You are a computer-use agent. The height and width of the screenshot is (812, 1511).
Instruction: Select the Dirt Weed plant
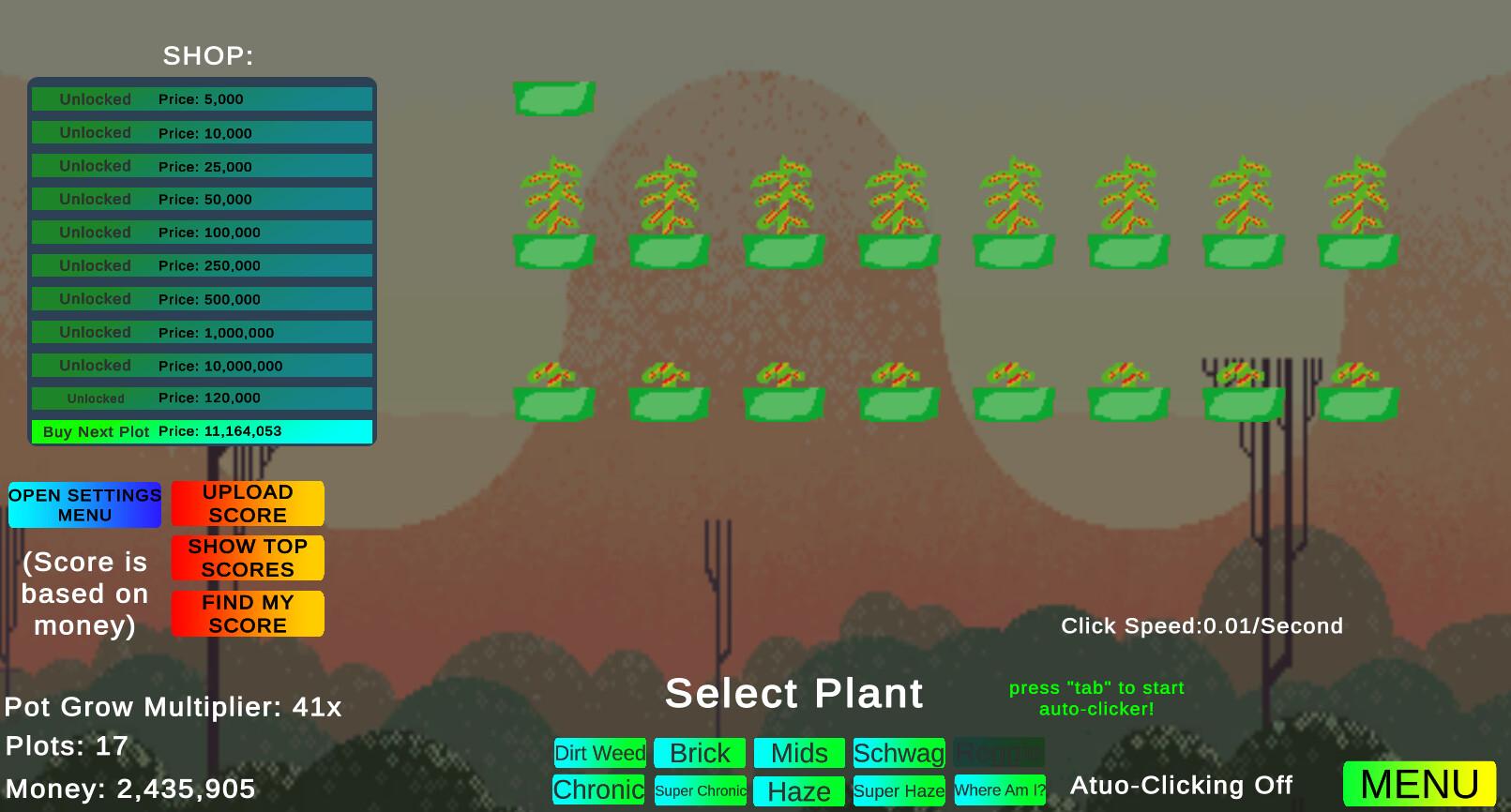(600, 753)
